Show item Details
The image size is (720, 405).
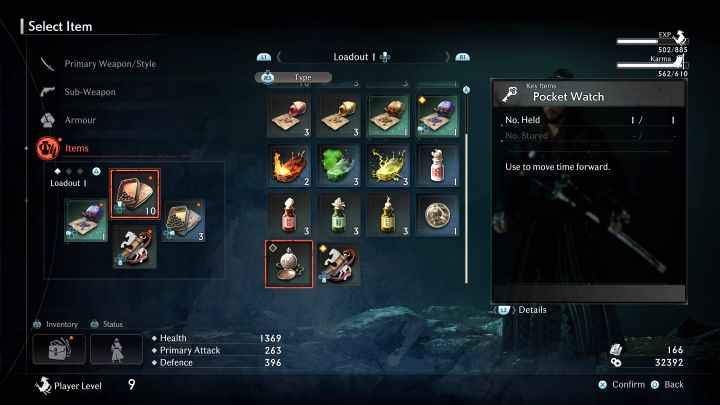(x=531, y=310)
